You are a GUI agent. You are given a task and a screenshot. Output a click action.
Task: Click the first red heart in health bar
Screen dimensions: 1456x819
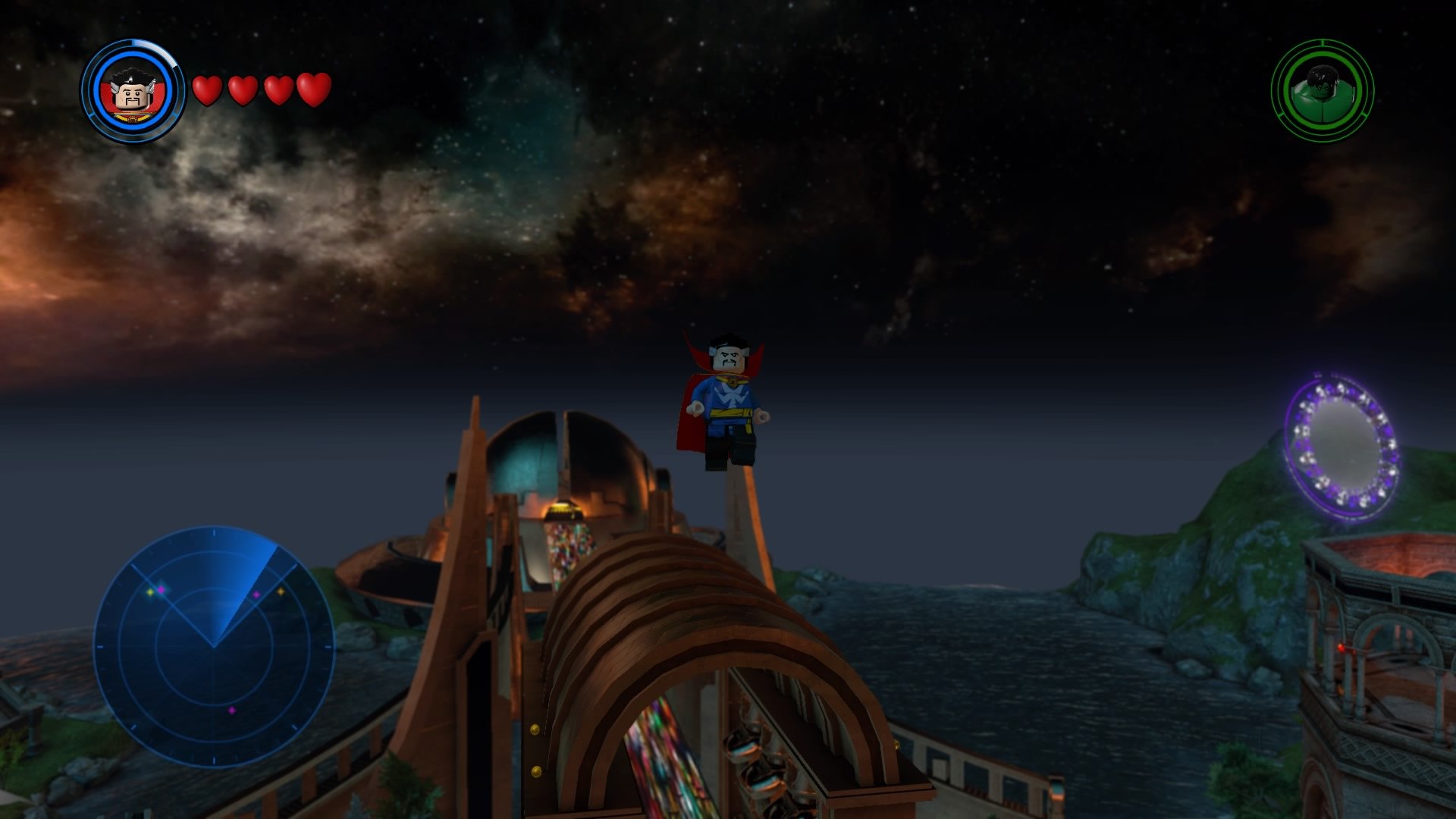tap(206, 91)
